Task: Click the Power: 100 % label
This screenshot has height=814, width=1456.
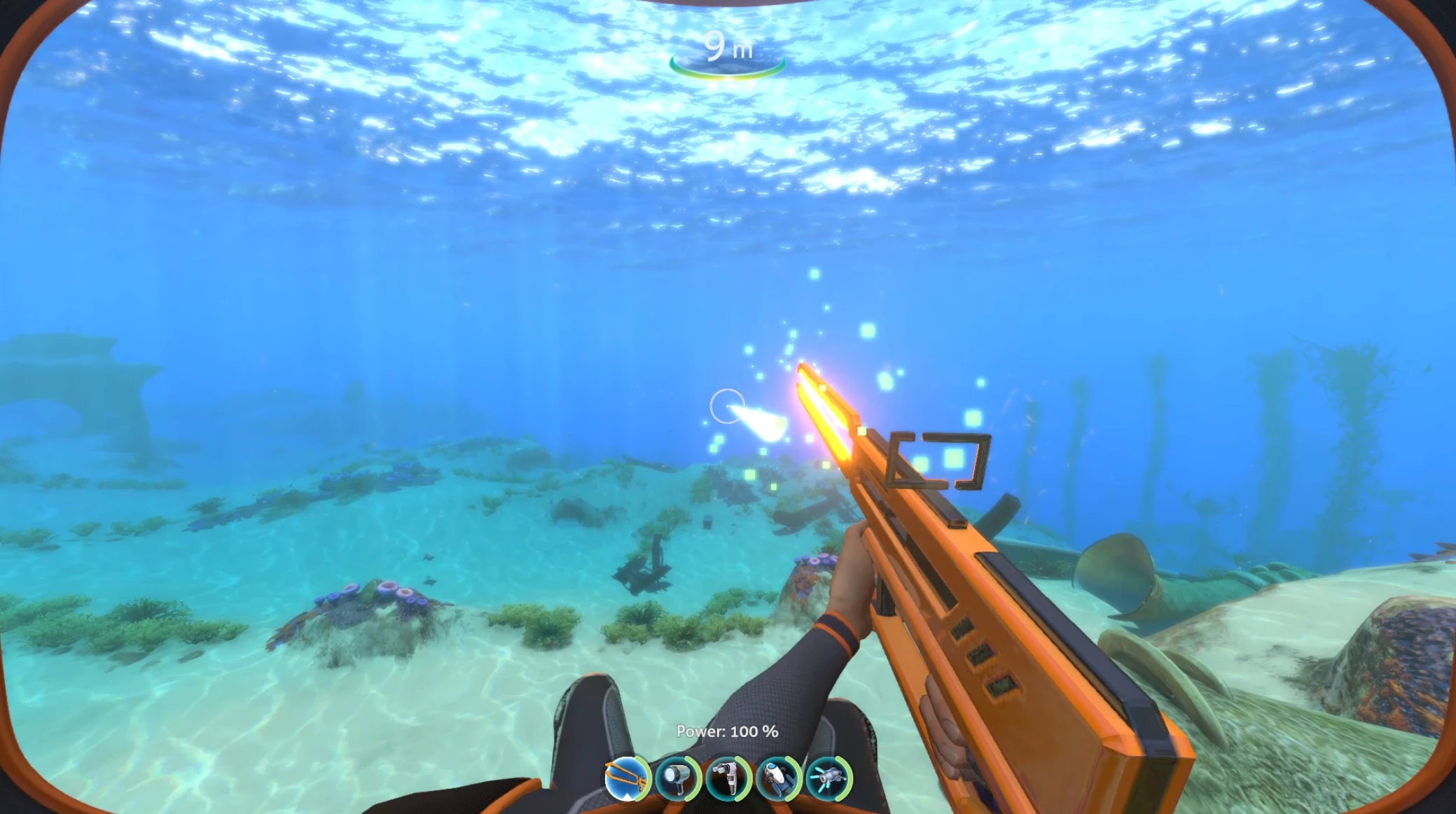Action: 726,730
